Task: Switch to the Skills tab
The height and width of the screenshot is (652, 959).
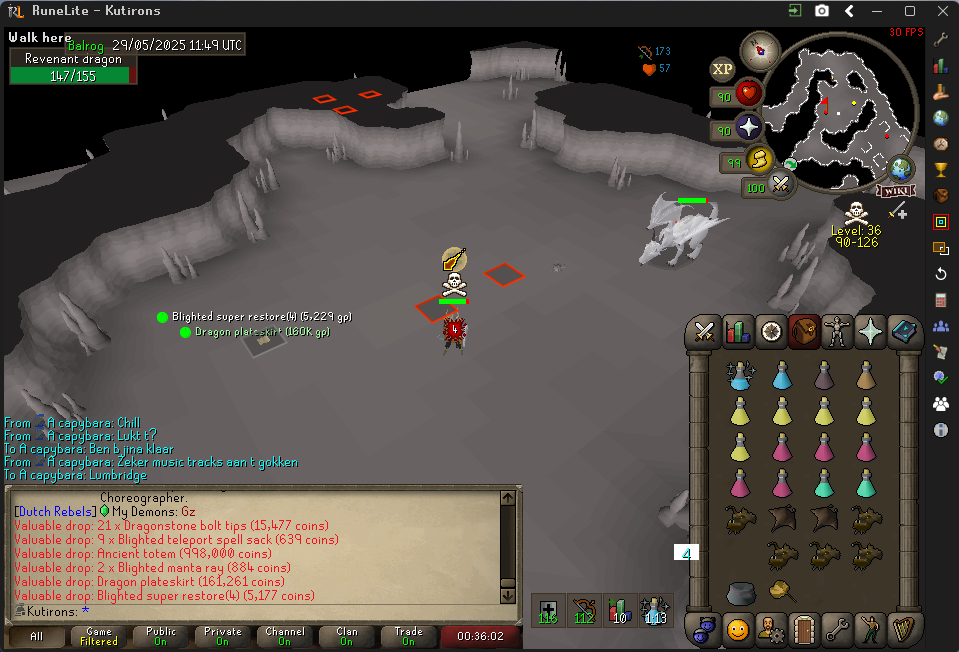Action: [x=738, y=330]
